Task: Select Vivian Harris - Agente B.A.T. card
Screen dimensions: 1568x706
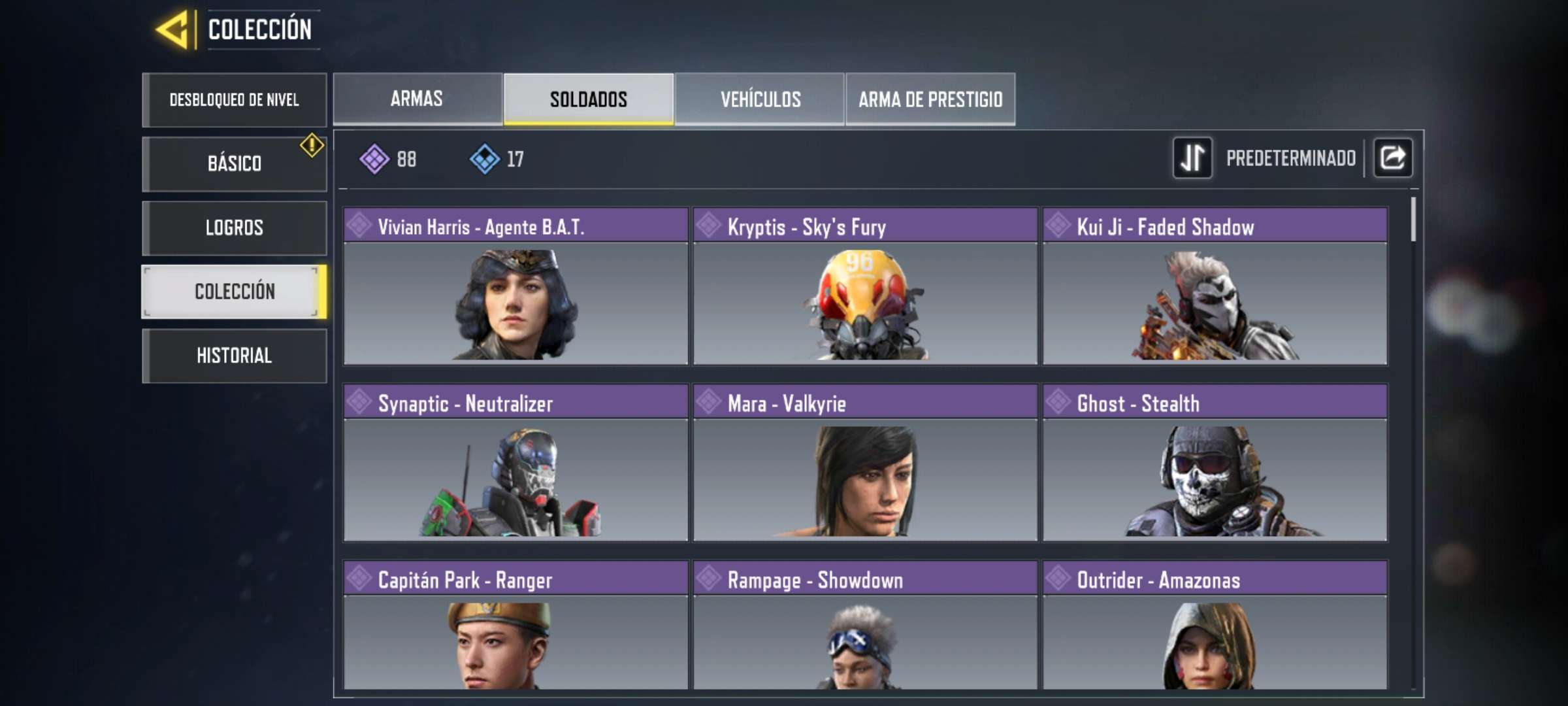Action: [515, 286]
